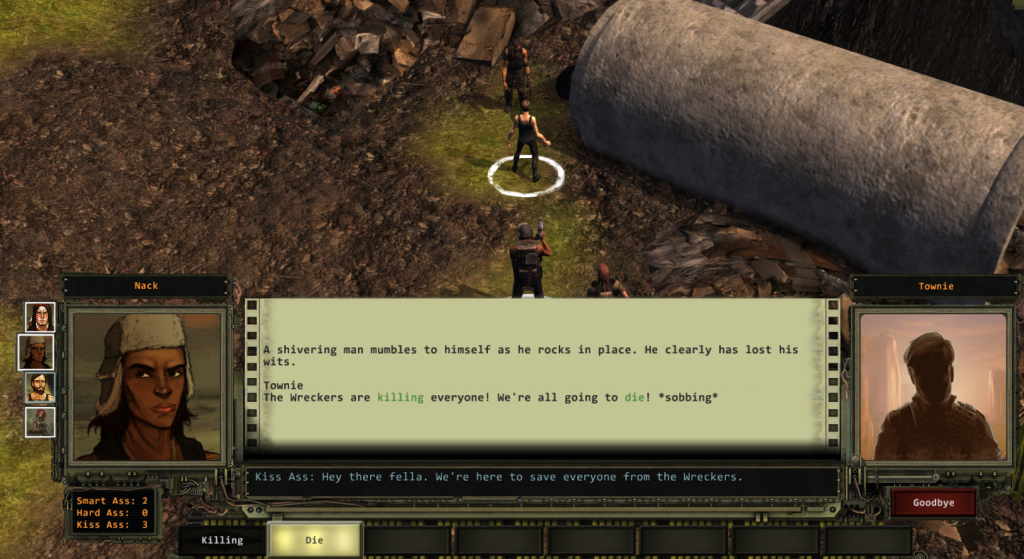
Task: End the conversation with Goodbye
Action: pyautogui.click(x=932, y=503)
